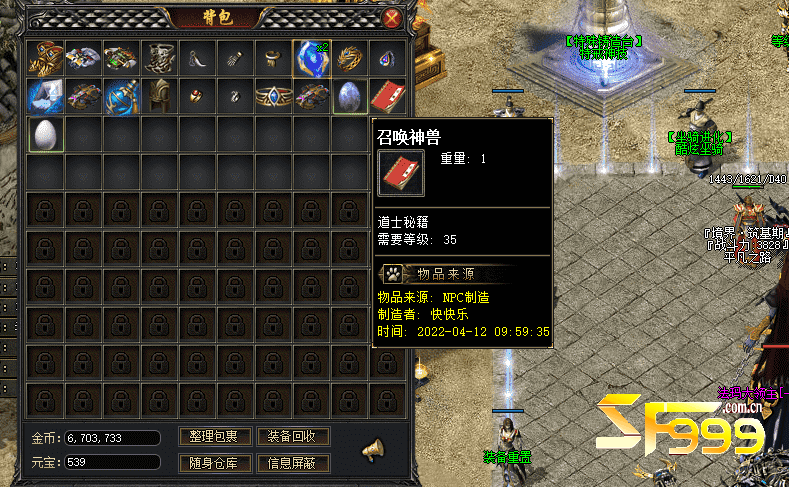Viewport: 789px width, 487px height.
Task: Select the red 召唤神兽 skill book
Action: click(x=388, y=97)
